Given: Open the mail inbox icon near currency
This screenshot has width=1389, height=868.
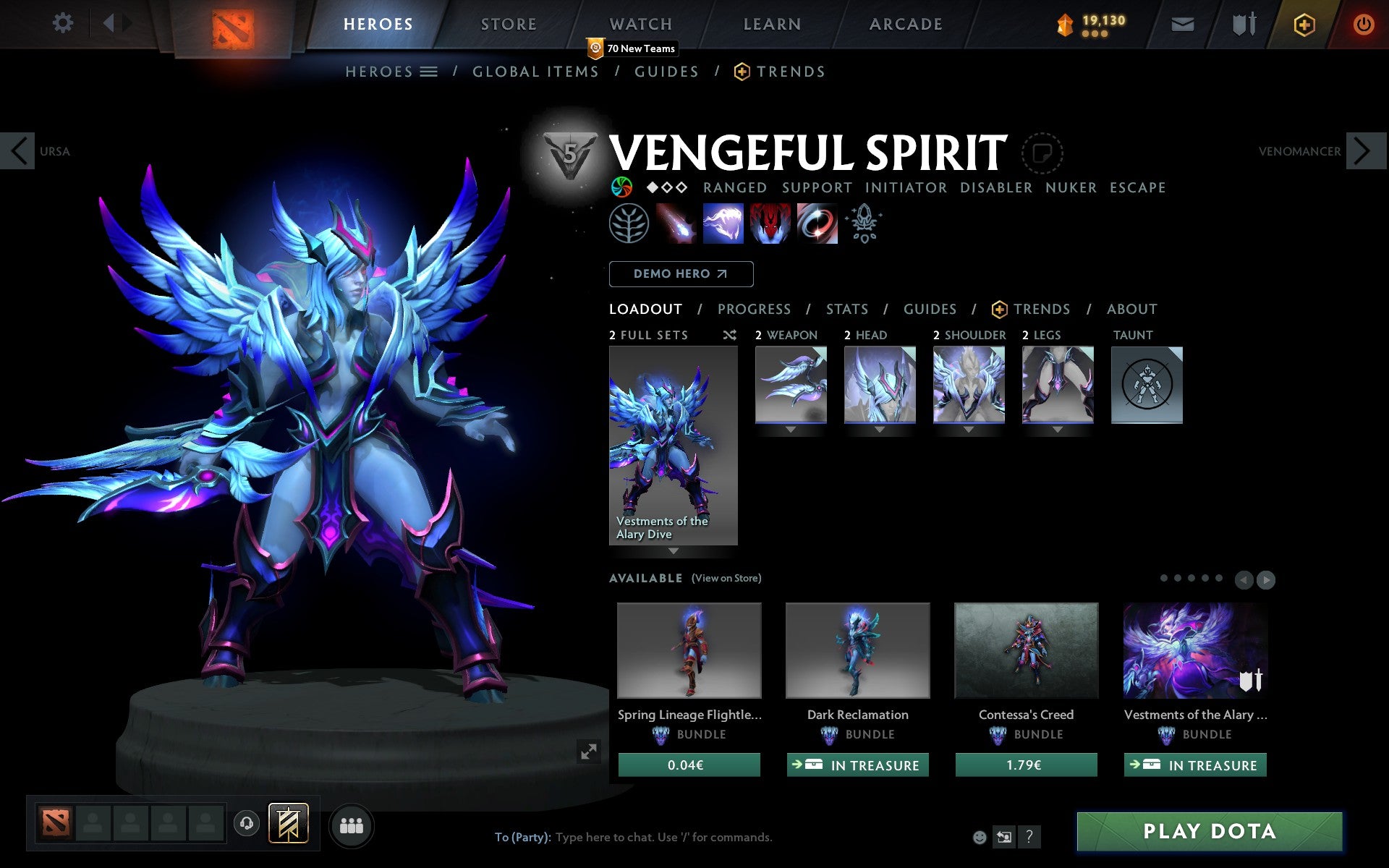Looking at the screenshot, I should point(1182,23).
